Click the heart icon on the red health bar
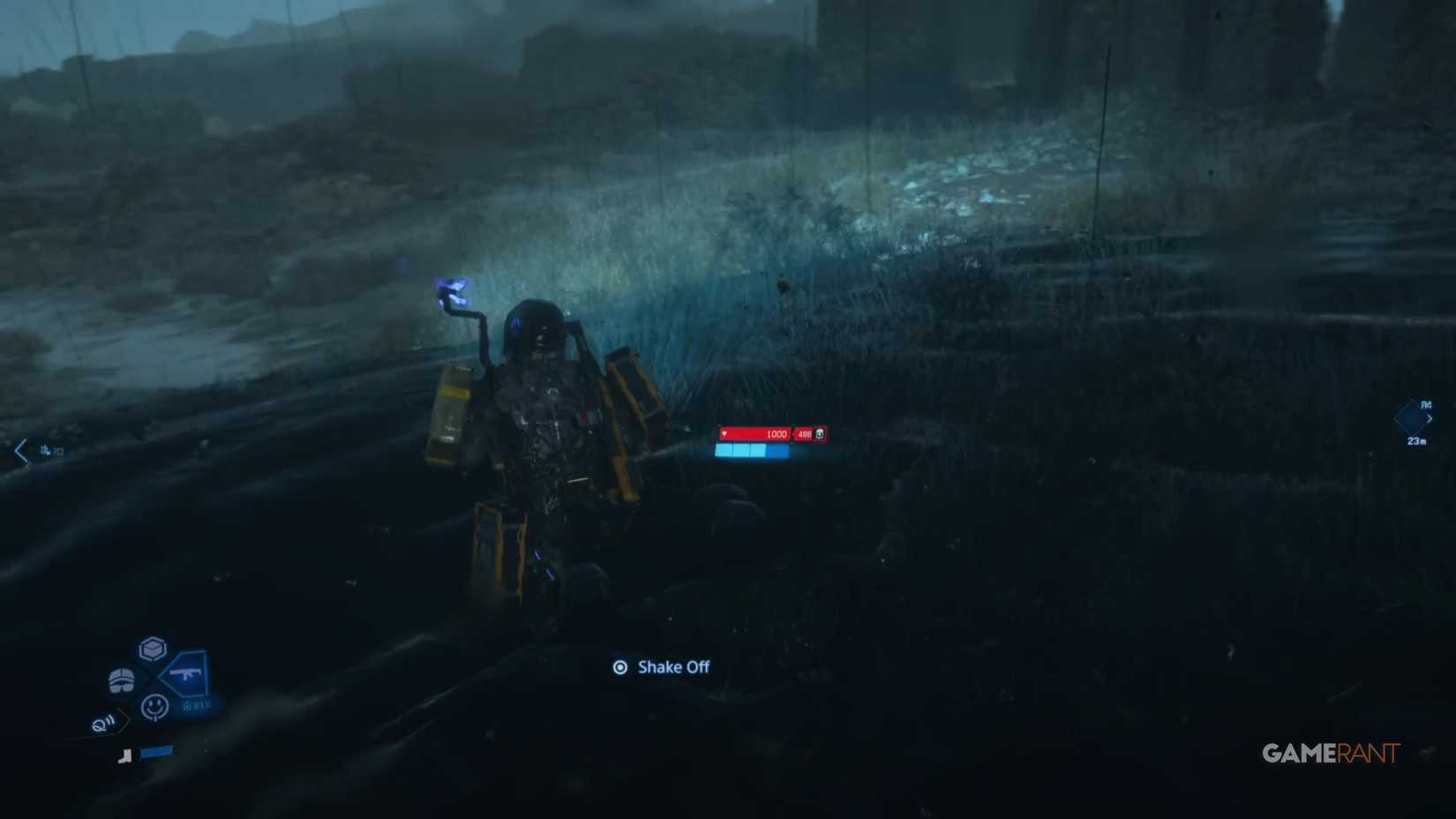Image resolution: width=1456 pixels, height=819 pixels. point(724,434)
